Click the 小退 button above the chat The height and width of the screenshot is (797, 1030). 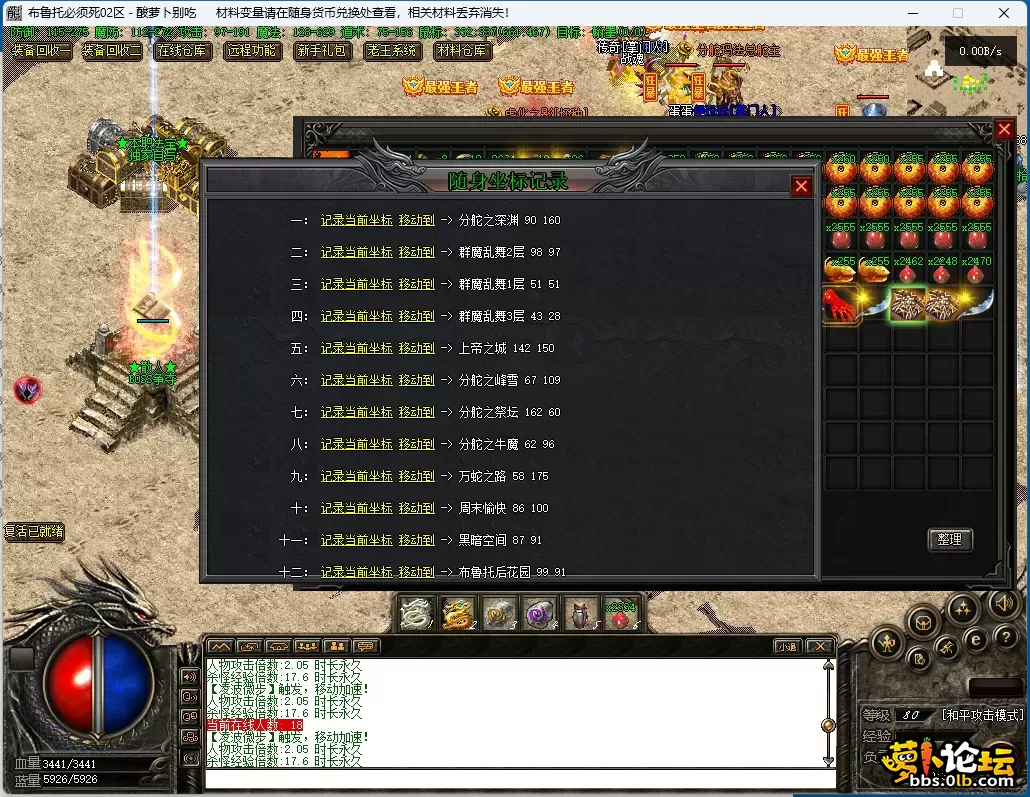[x=787, y=647]
